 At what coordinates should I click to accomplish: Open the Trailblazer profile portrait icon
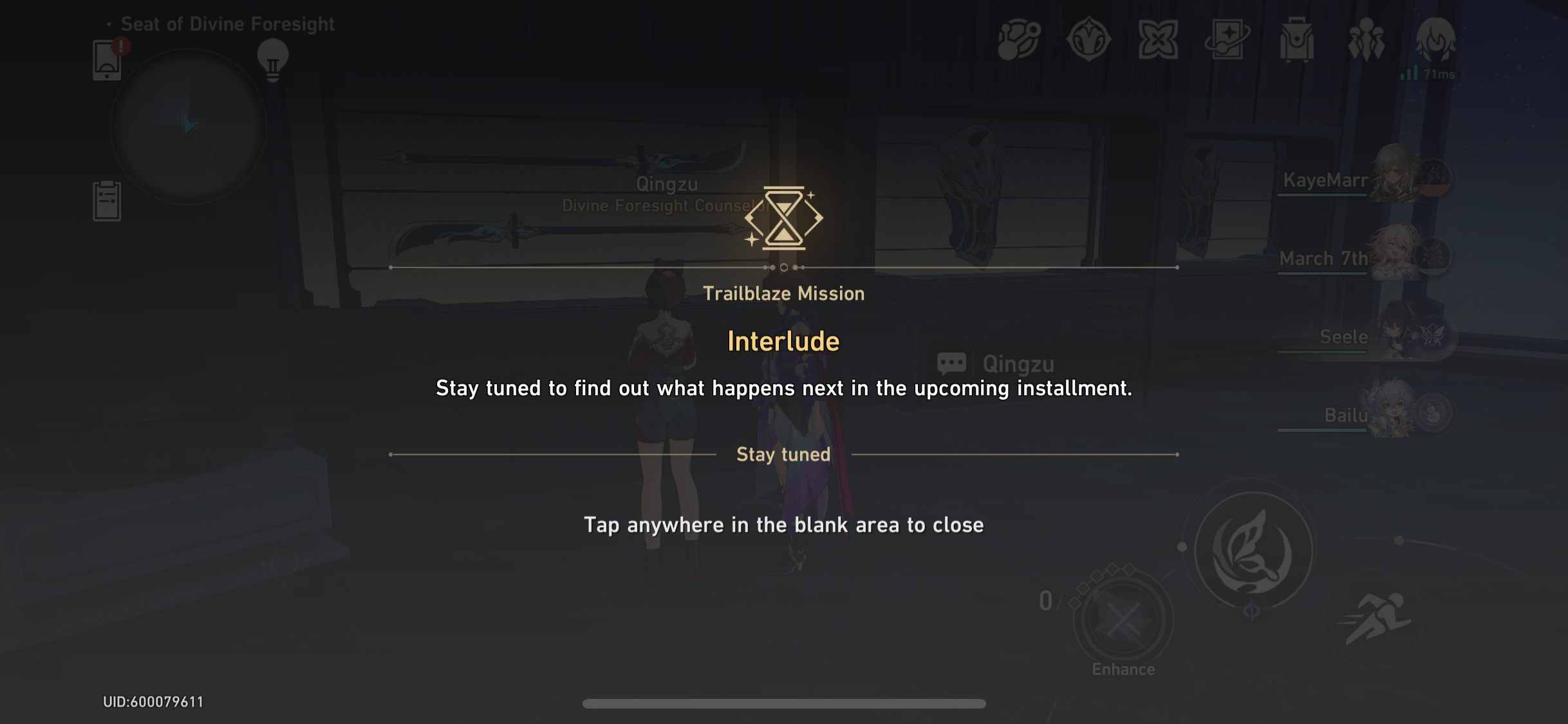coord(1435,40)
